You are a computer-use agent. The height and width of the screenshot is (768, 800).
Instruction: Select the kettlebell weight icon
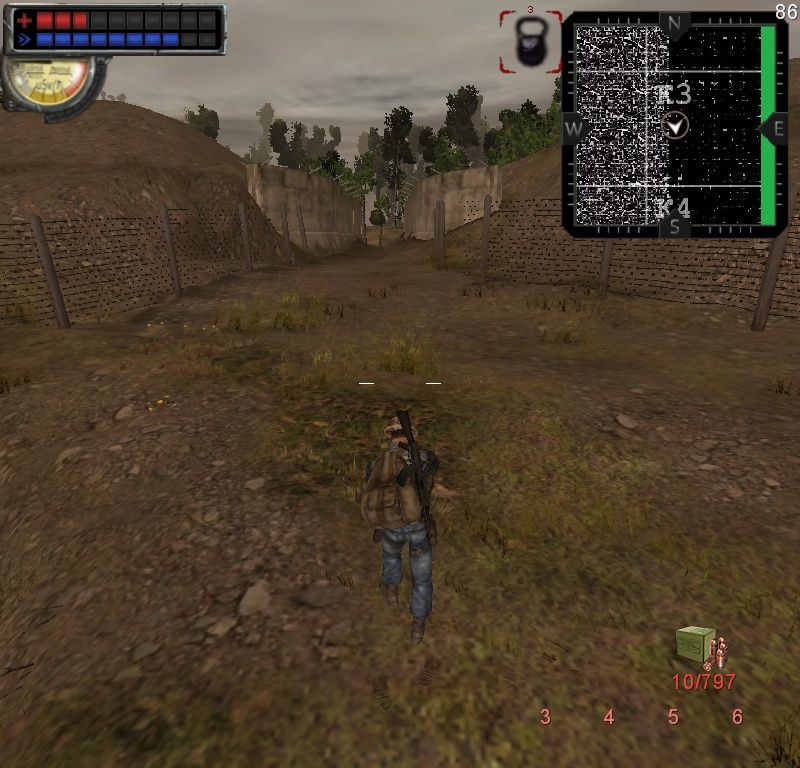[x=530, y=43]
